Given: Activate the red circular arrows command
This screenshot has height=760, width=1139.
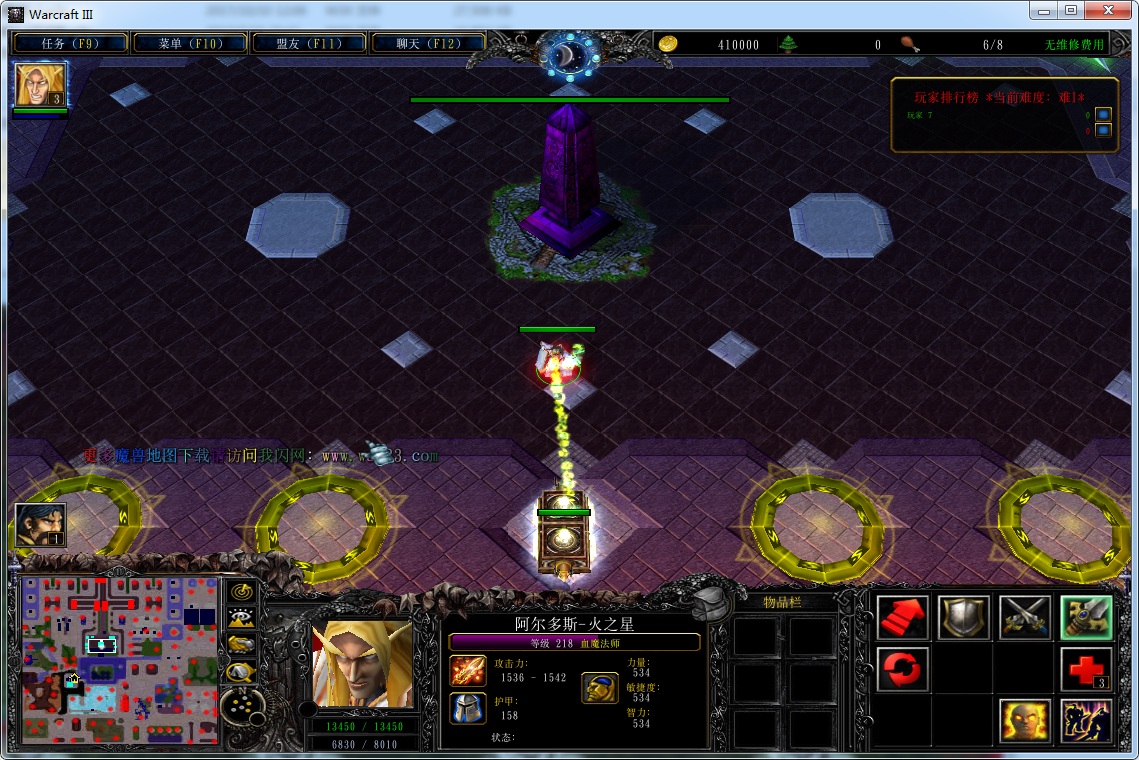Looking at the screenshot, I should click(x=903, y=669).
